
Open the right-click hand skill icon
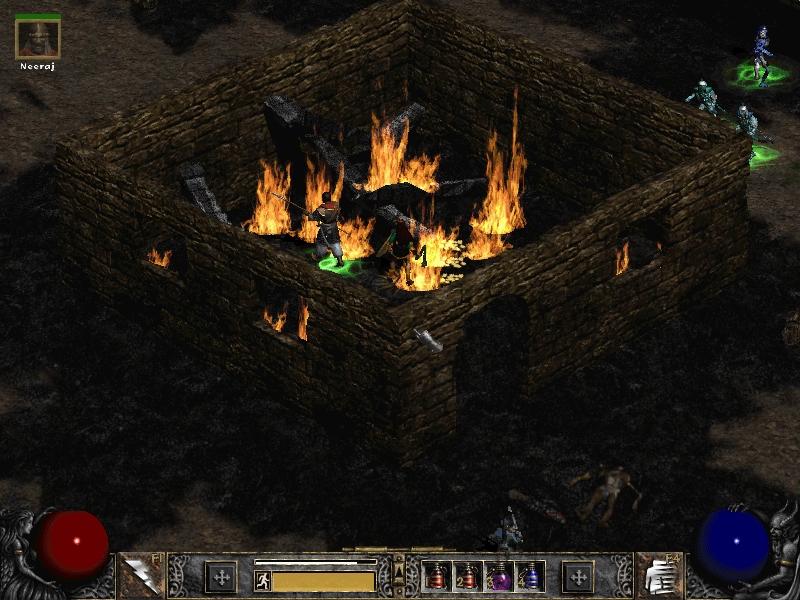[658, 576]
